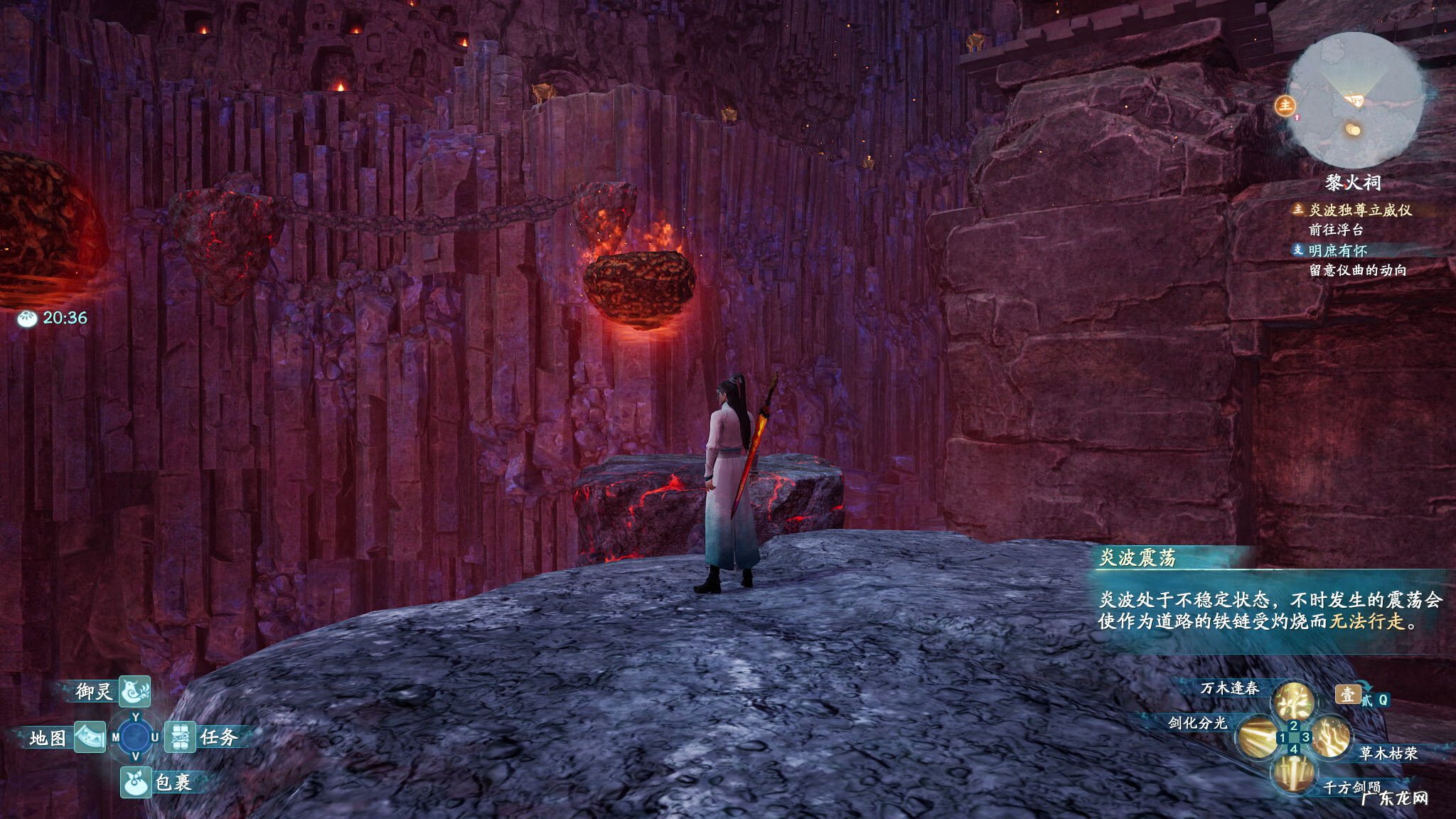Open the 地图 map icon
Image resolution: width=1456 pixels, height=819 pixels.
tap(90, 737)
